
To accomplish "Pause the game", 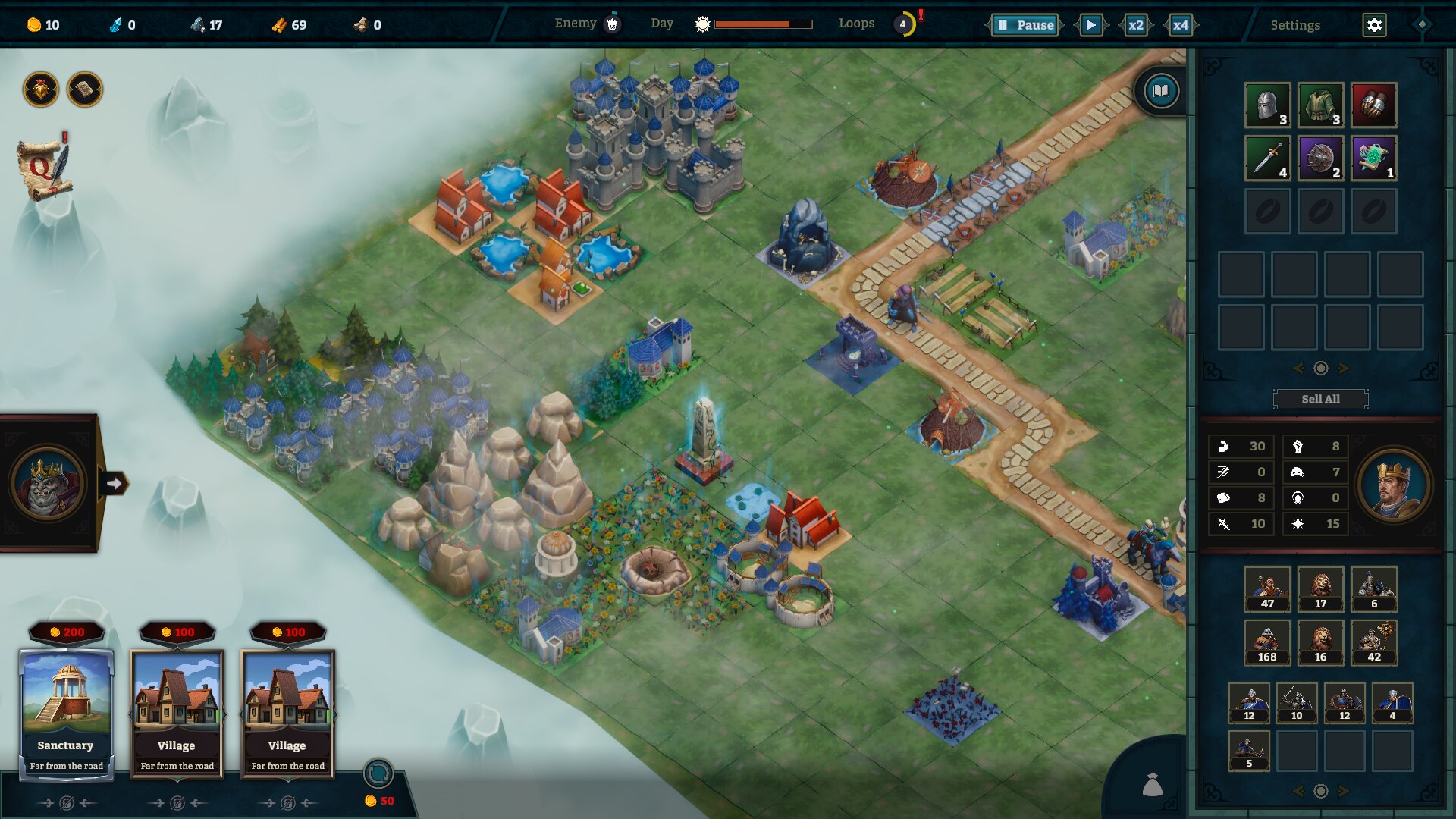I will point(1025,25).
